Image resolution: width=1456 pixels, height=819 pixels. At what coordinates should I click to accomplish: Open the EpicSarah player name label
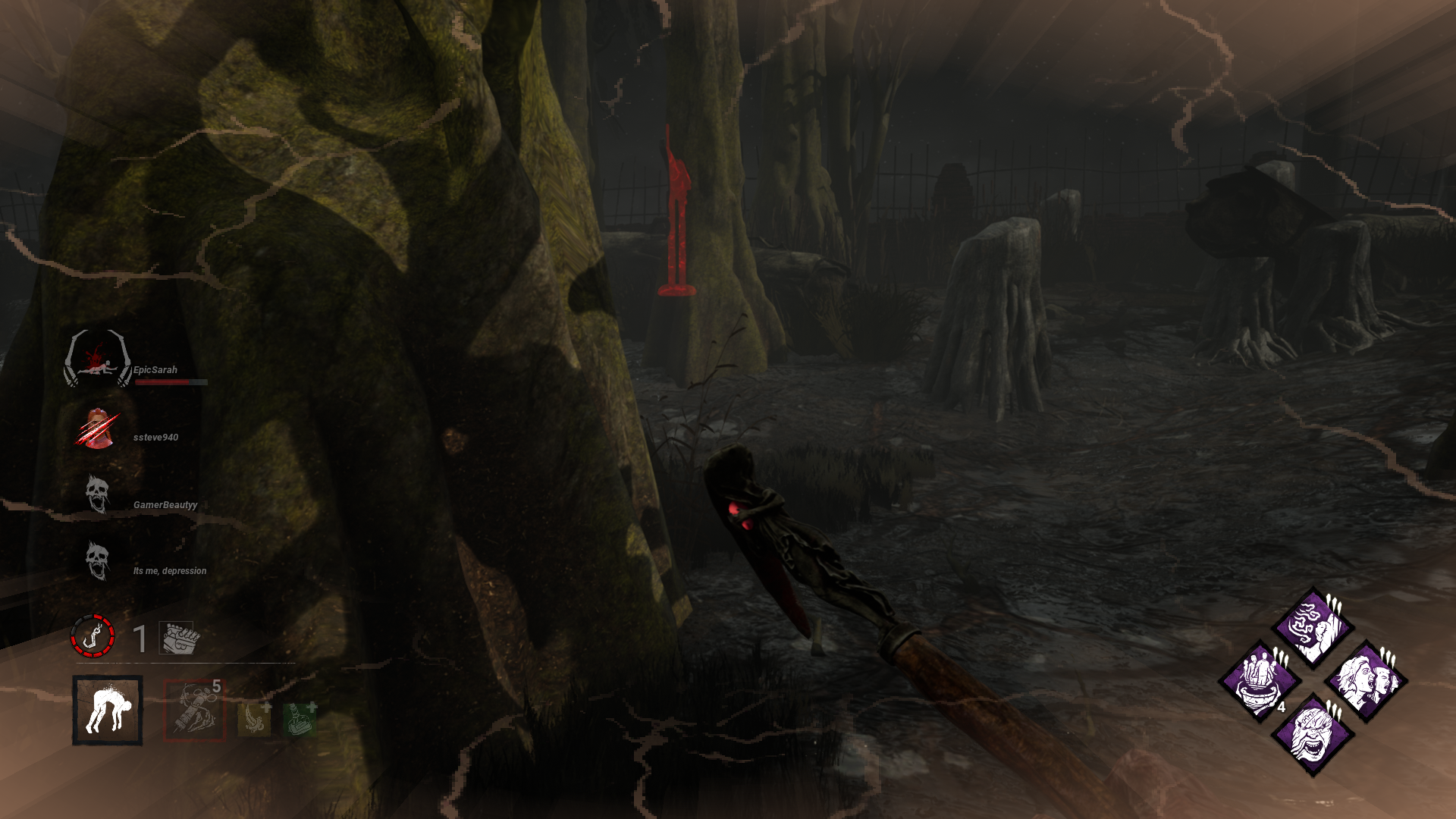tap(155, 369)
